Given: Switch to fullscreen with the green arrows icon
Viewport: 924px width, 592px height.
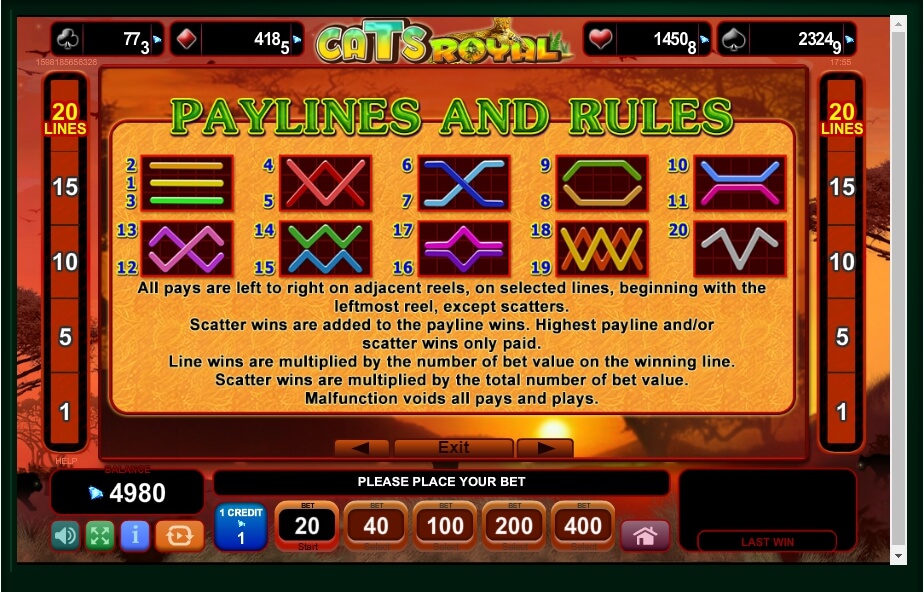Looking at the screenshot, I should point(99,535).
